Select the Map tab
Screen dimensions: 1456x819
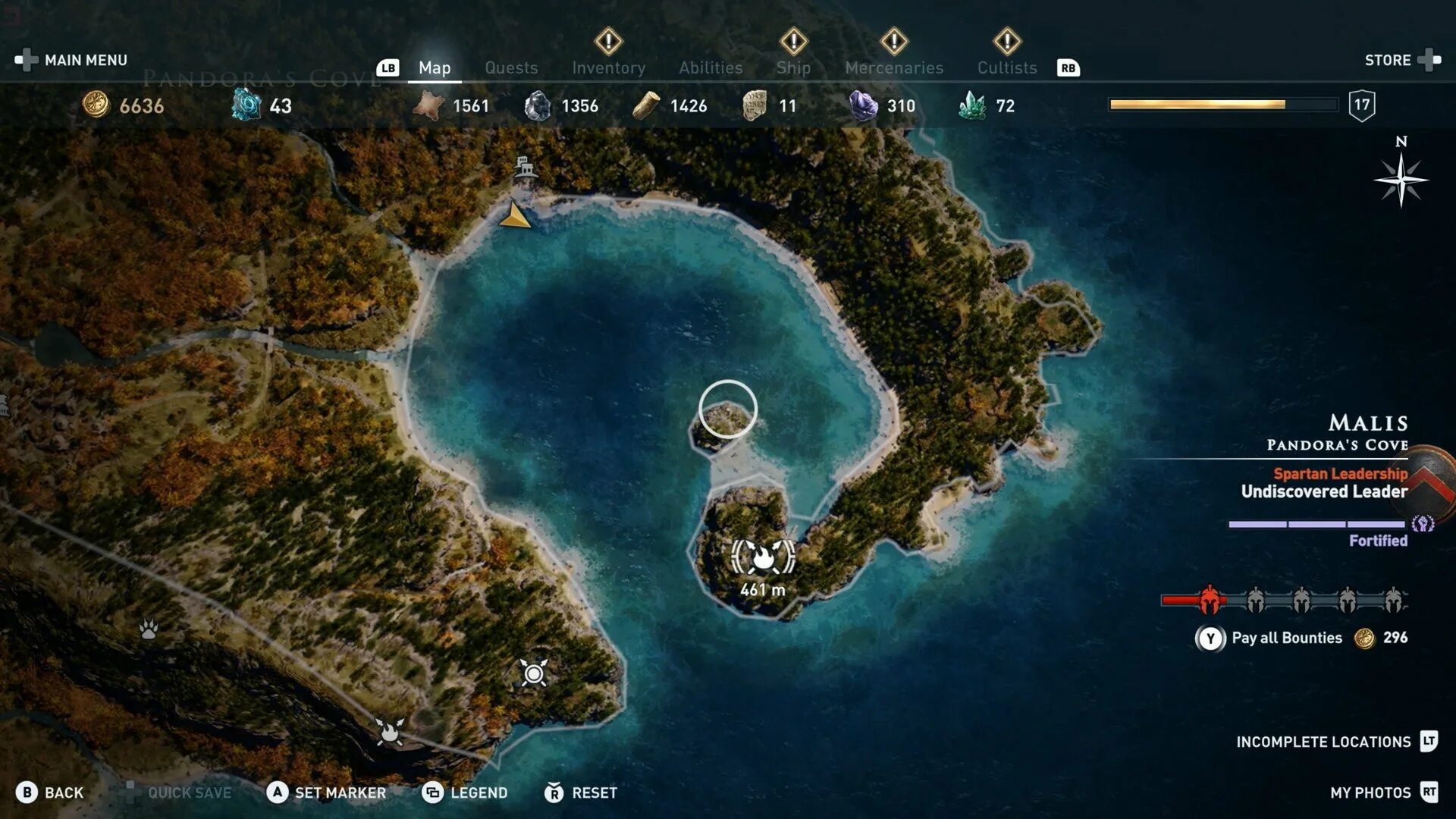(x=435, y=67)
